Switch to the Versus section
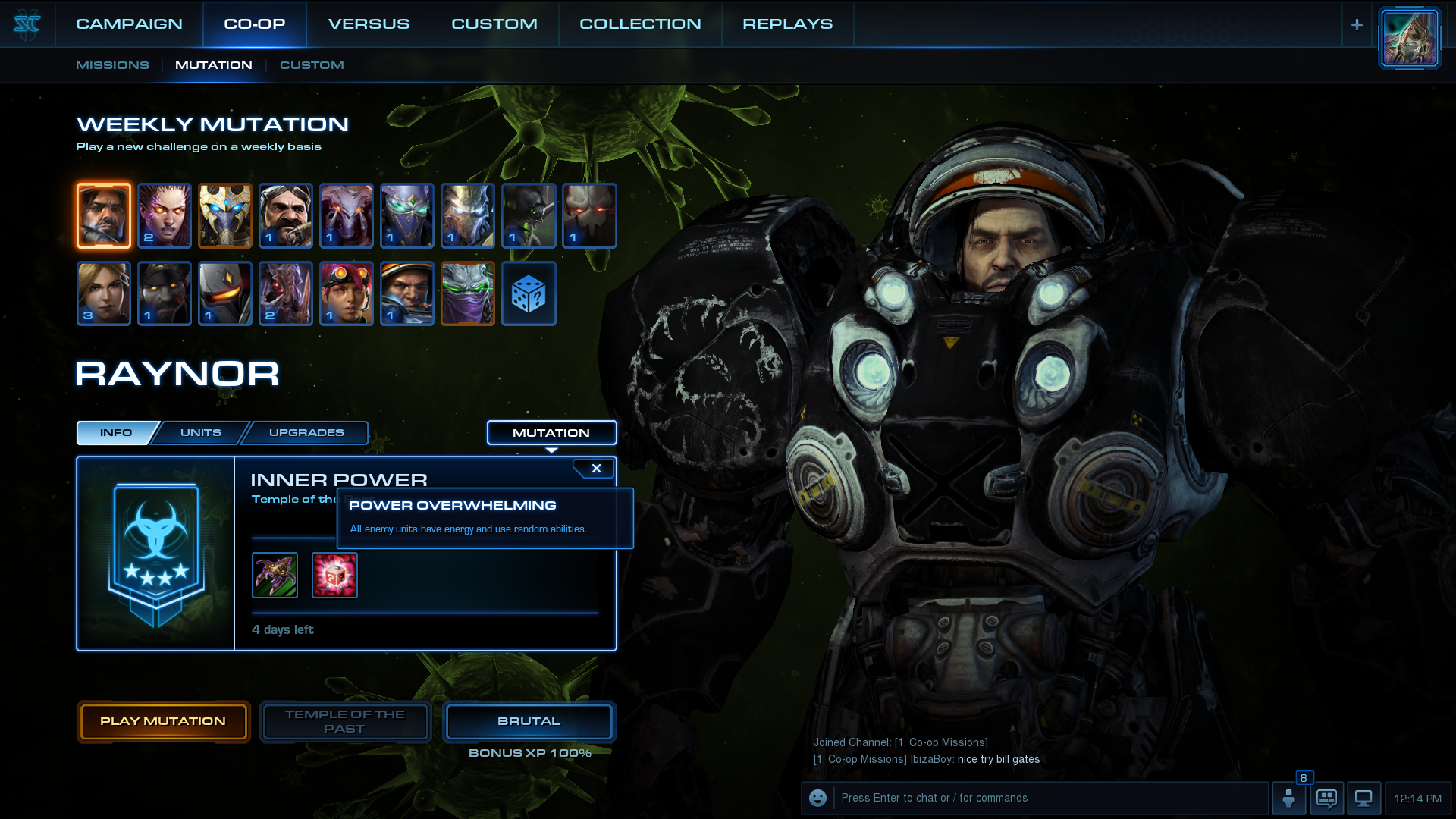The width and height of the screenshot is (1456, 819). click(x=369, y=24)
